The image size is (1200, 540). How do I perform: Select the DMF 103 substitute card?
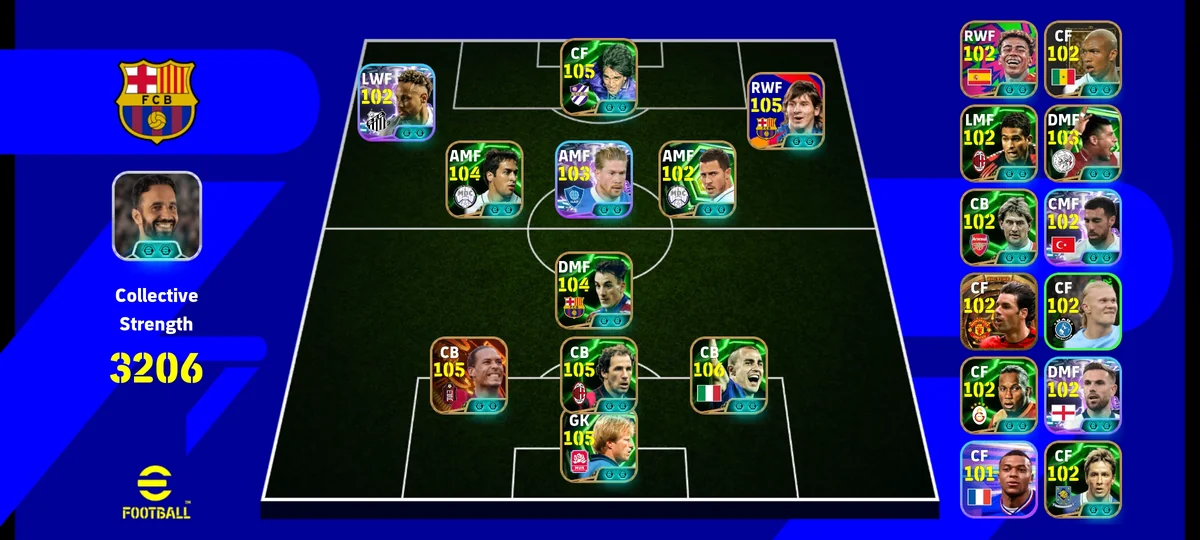pos(1083,144)
